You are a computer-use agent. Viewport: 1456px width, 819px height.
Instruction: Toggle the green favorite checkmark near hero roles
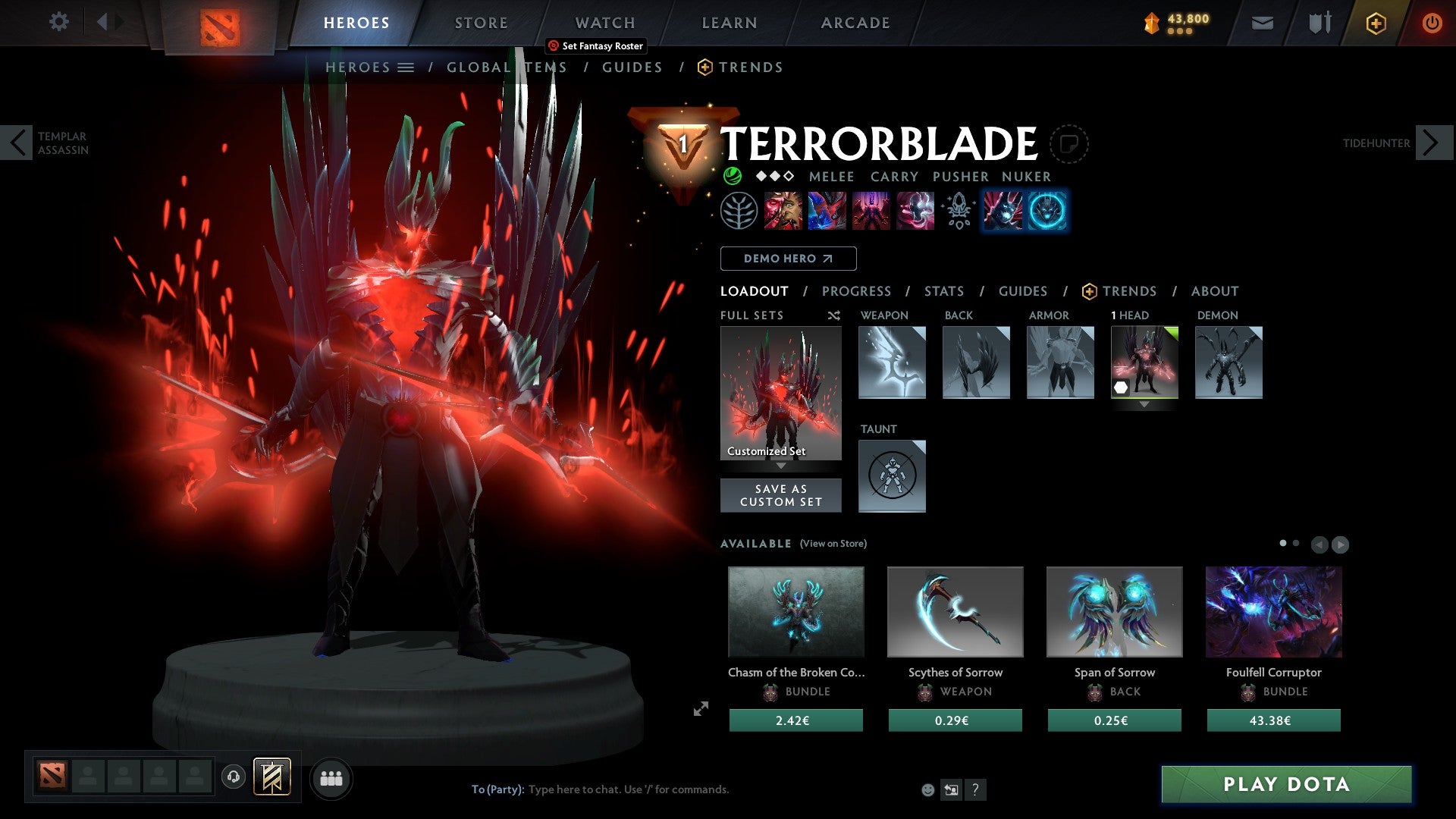[x=734, y=176]
